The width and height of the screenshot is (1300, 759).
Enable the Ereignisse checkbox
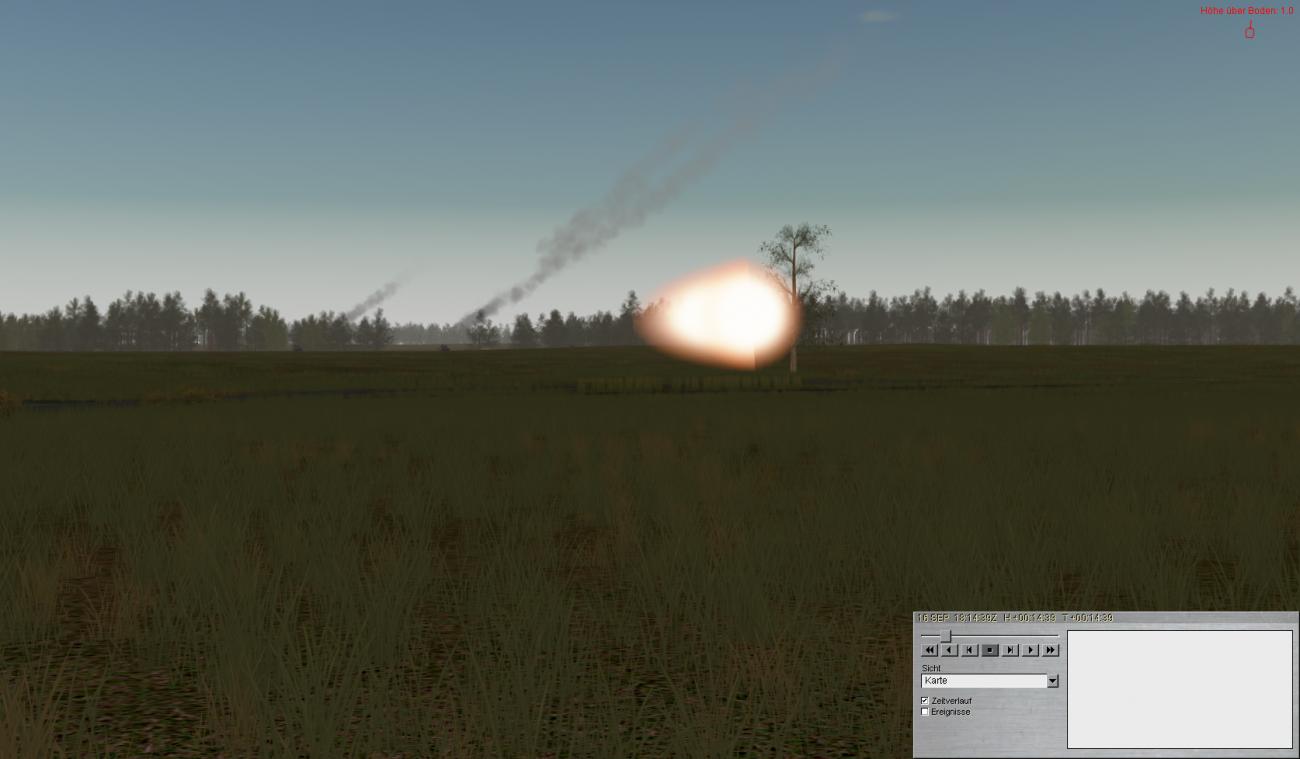point(925,712)
